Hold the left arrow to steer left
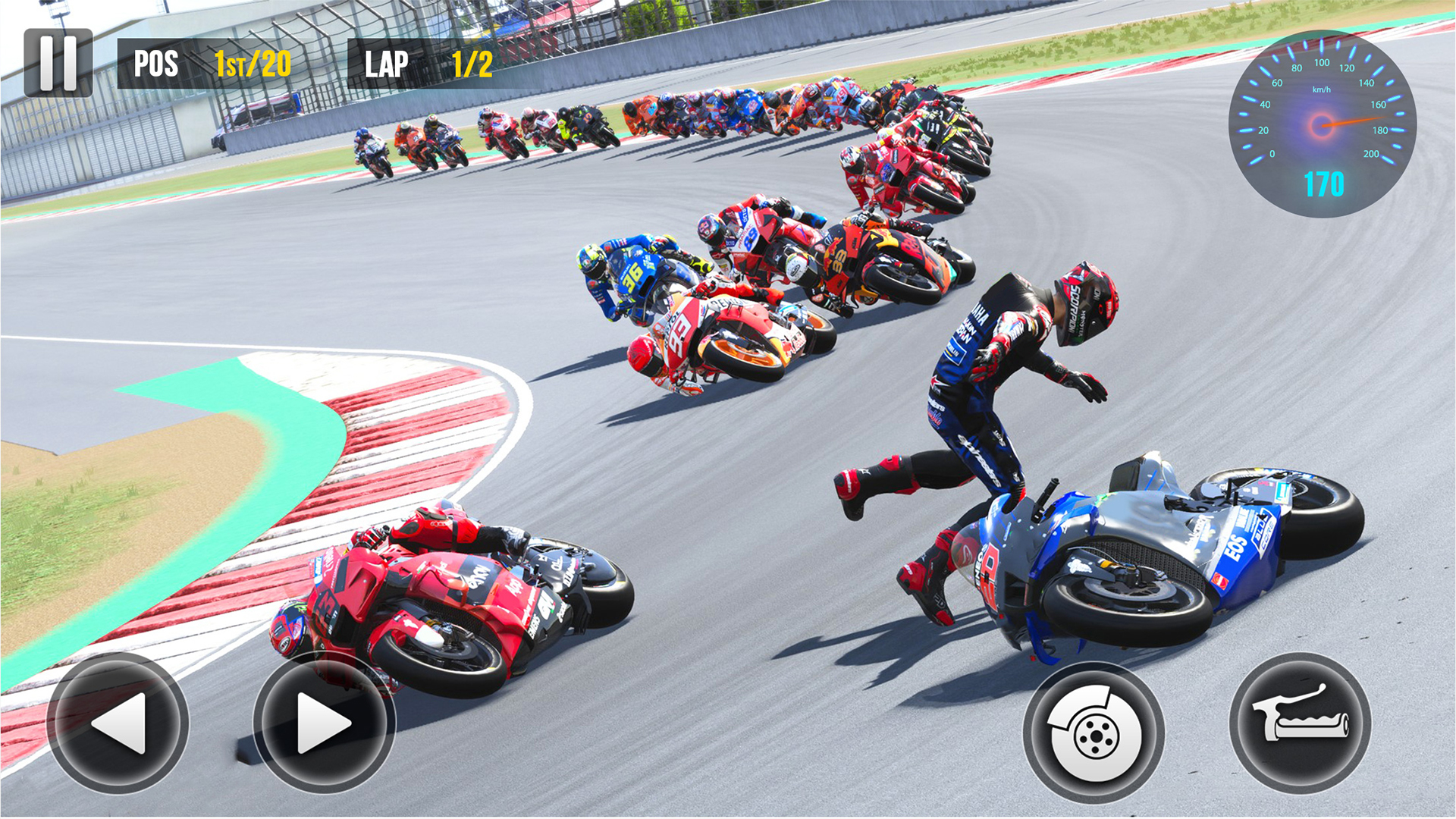The image size is (1456, 819). tap(125, 724)
